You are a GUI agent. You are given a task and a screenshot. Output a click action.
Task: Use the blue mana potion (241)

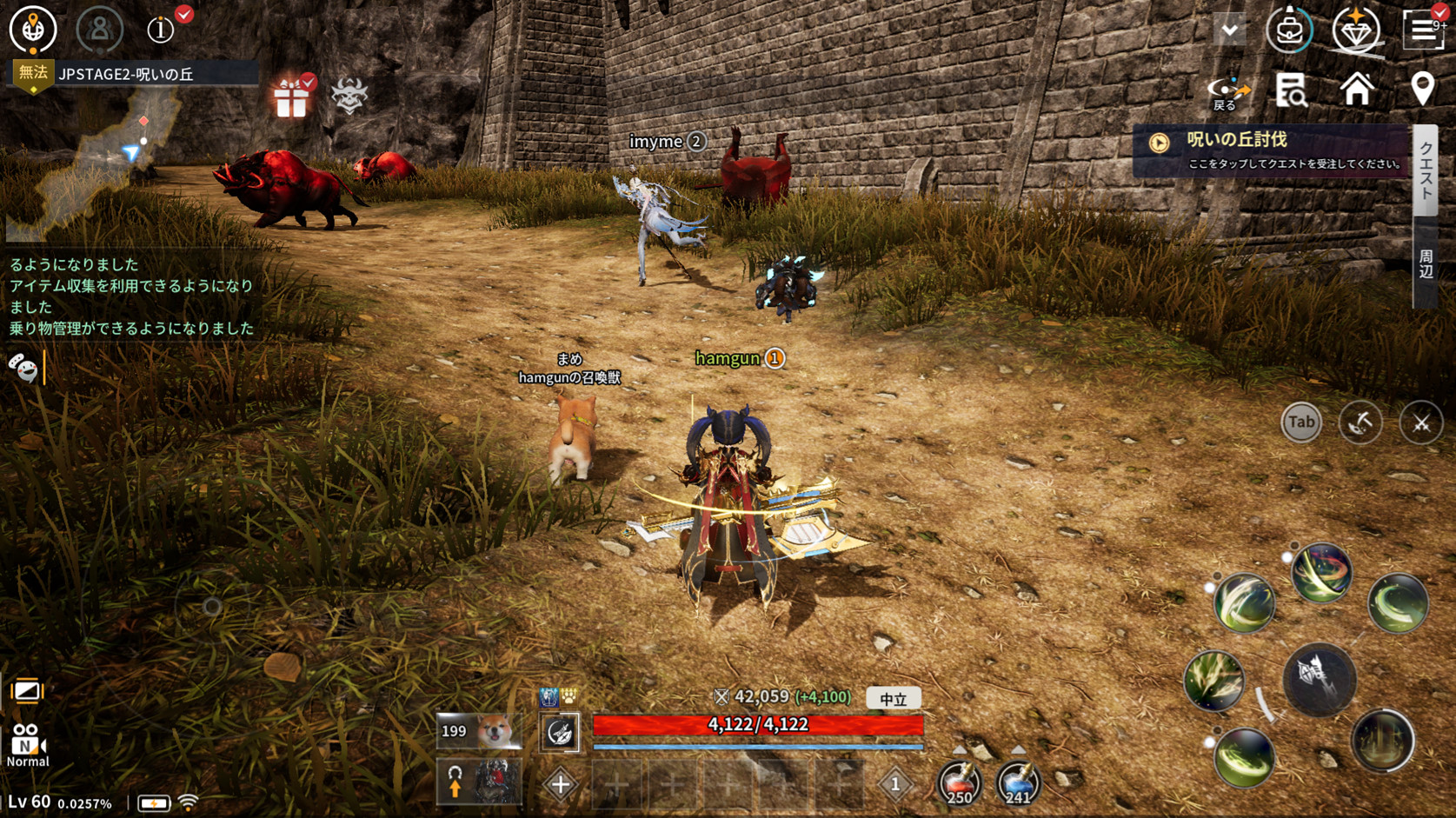point(1017,782)
